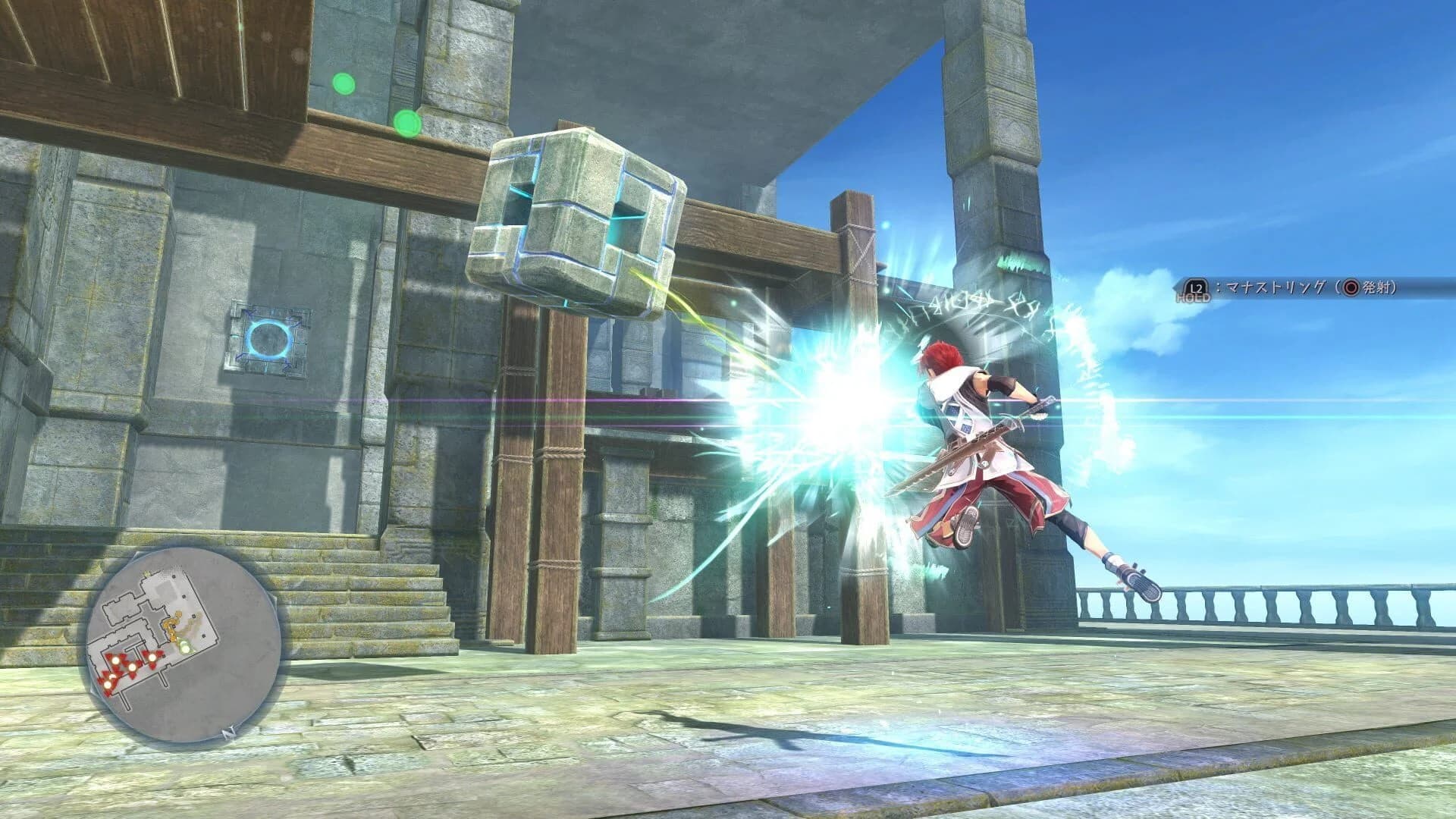This screenshot has width=1456, height=819.
Task: Click the player position marker on minimap
Action: tap(184, 646)
